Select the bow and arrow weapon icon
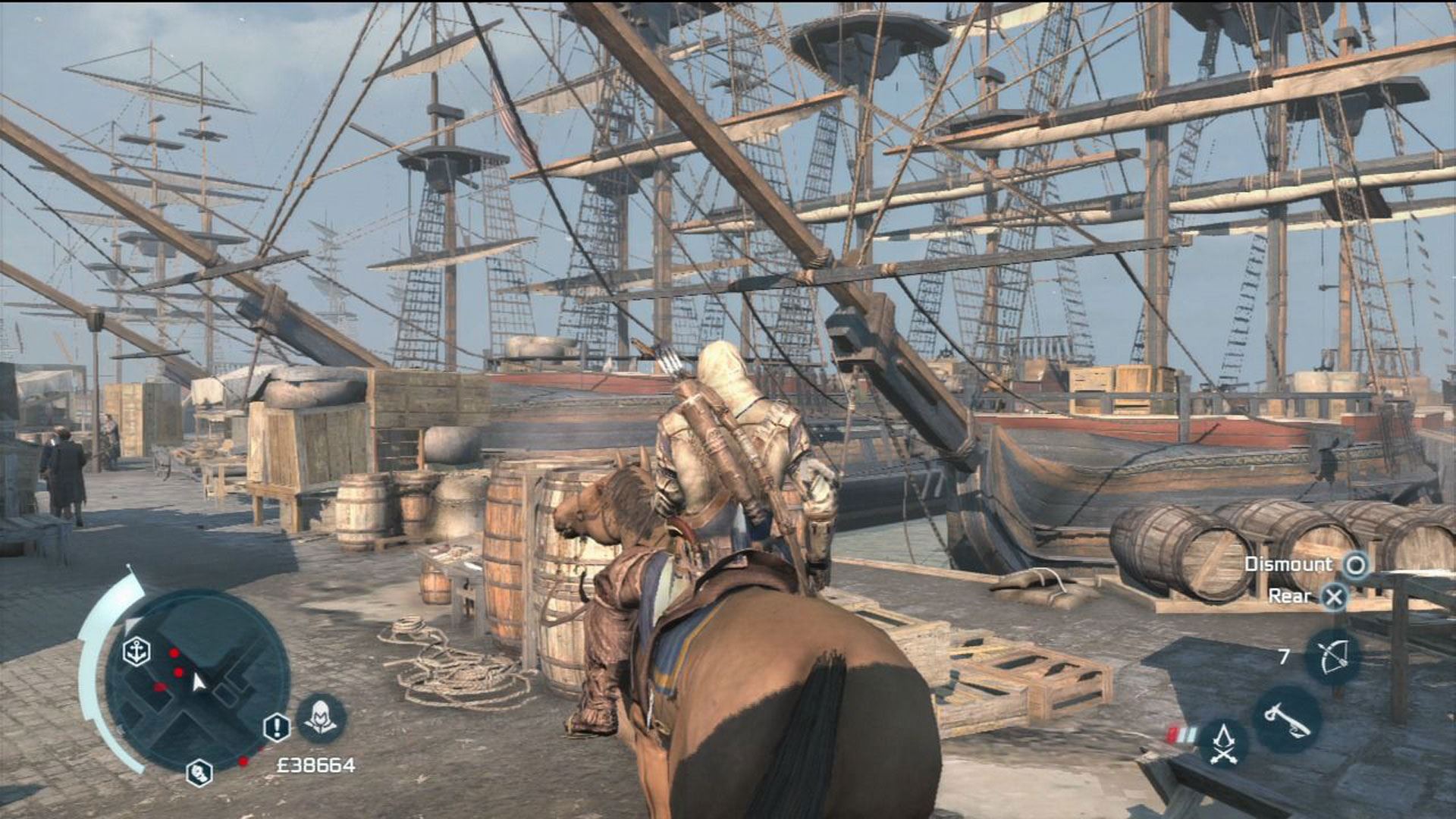 [1332, 657]
